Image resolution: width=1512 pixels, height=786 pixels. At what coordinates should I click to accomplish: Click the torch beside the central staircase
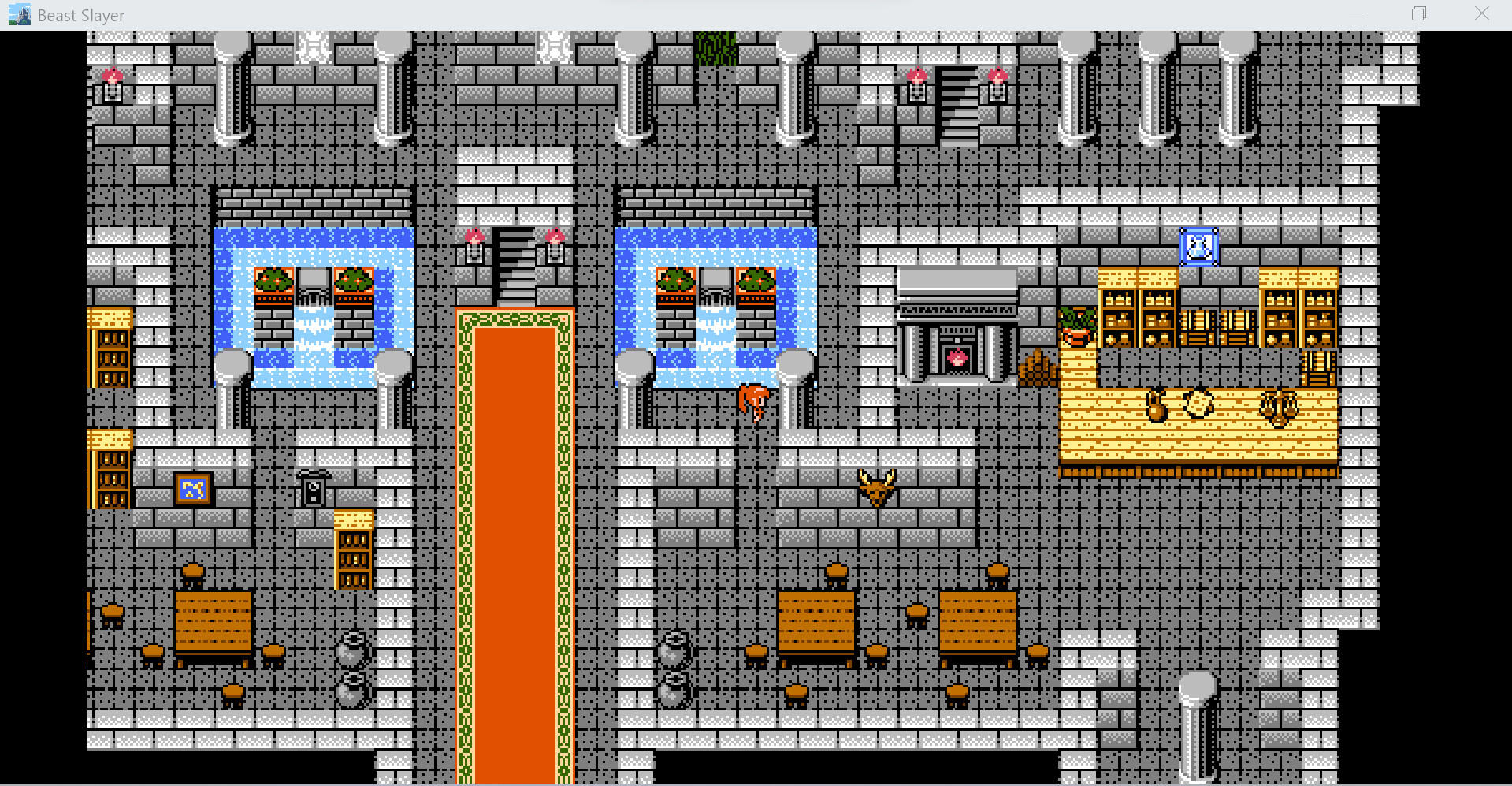pyautogui.click(x=476, y=244)
